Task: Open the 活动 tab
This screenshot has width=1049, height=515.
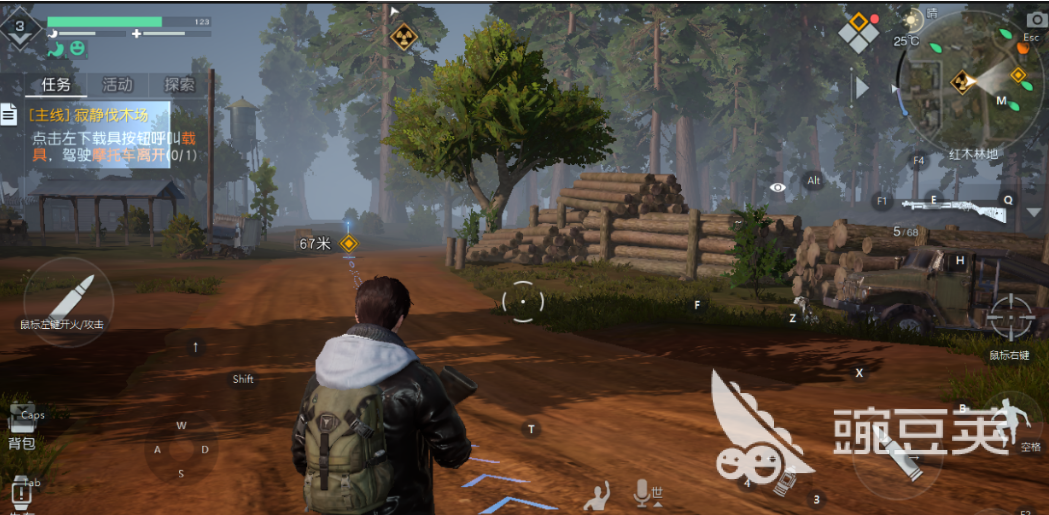Action: click(117, 85)
